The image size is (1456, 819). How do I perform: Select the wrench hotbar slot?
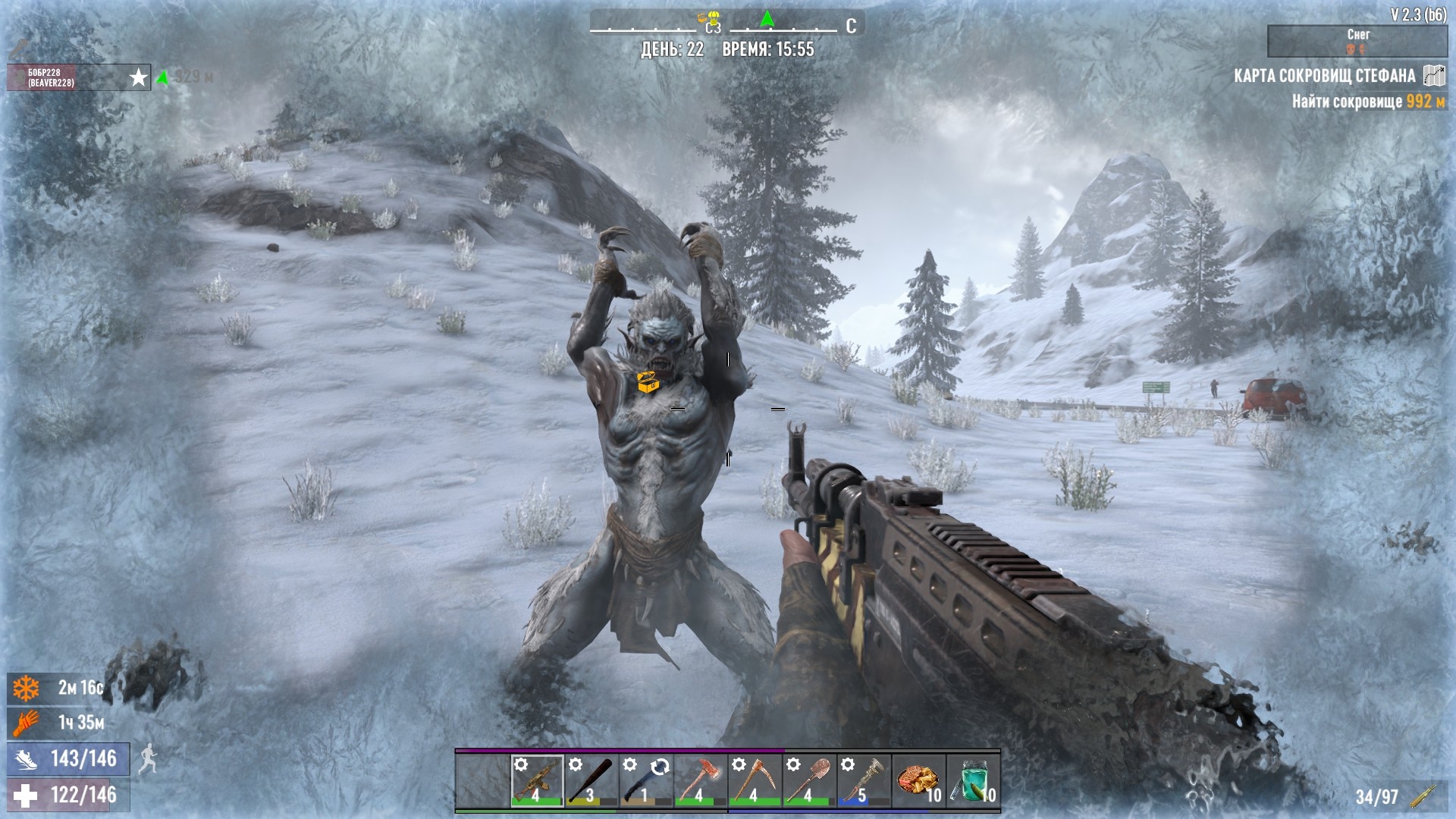click(x=864, y=780)
